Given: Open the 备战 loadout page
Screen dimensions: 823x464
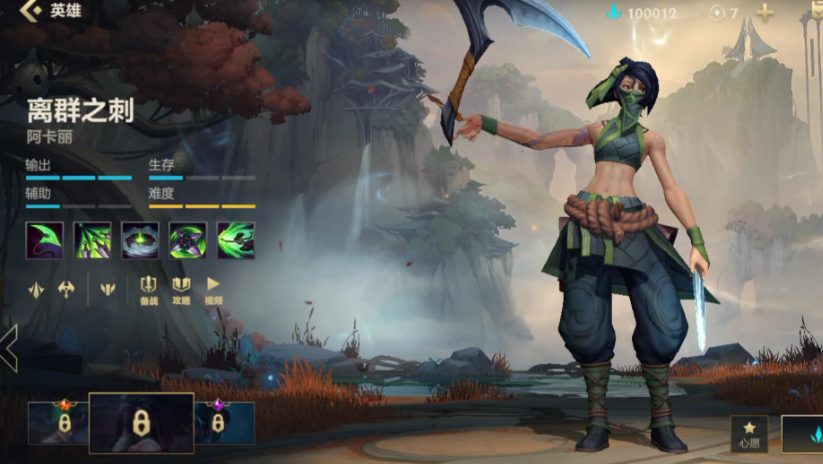Looking at the screenshot, I should point(149,289).
